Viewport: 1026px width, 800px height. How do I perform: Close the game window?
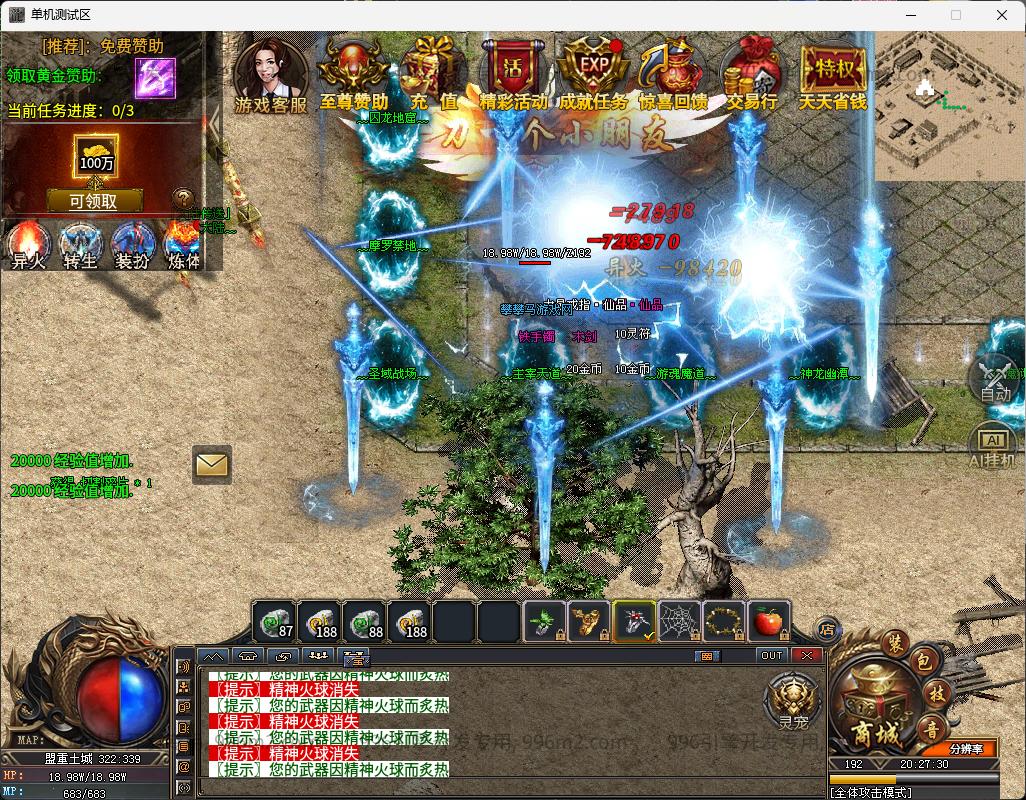point(1002,15)
